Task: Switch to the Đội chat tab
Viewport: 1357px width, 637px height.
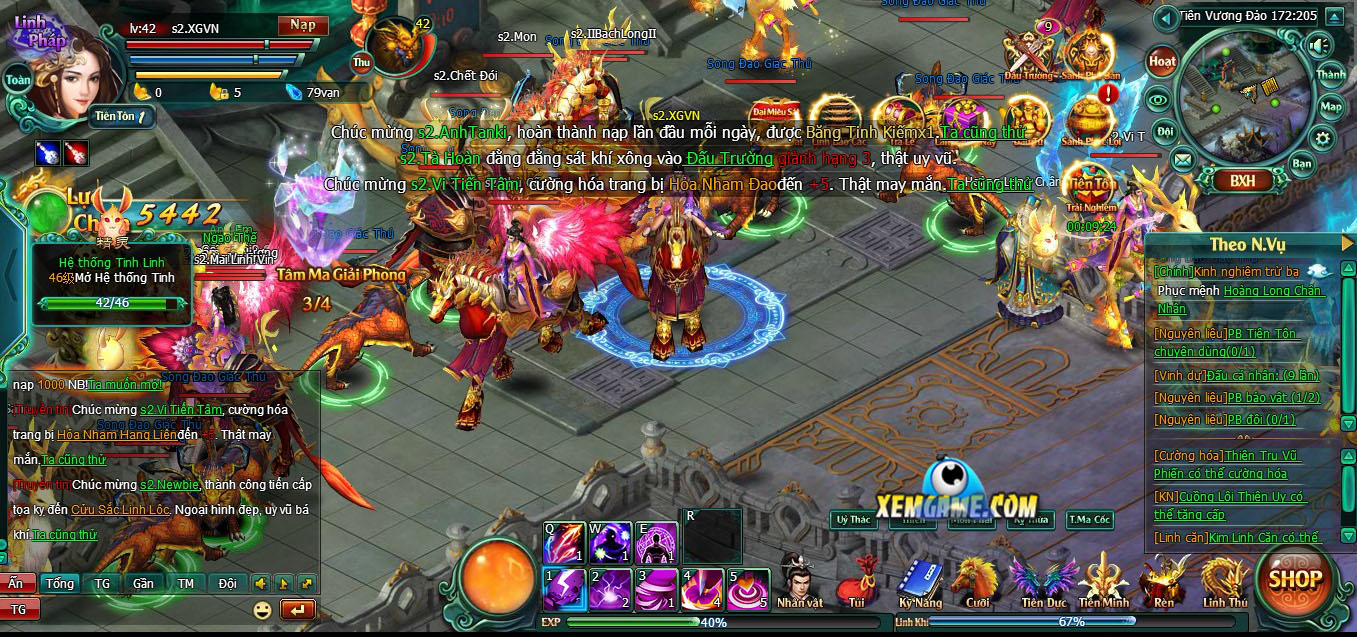Action: click(228, 583)
